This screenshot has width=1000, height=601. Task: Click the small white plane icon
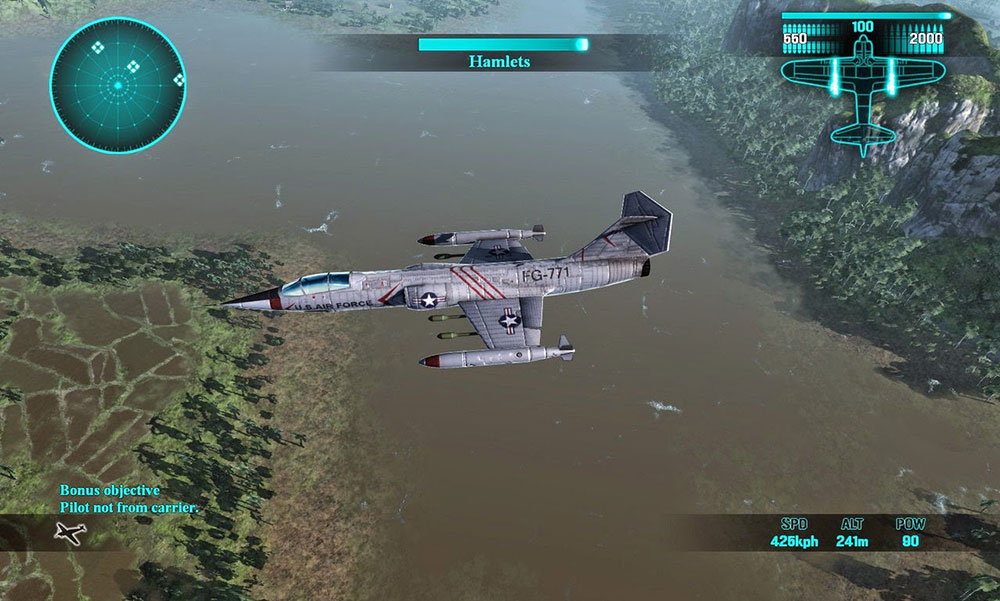pyautogui.click(x=69, y=534)
